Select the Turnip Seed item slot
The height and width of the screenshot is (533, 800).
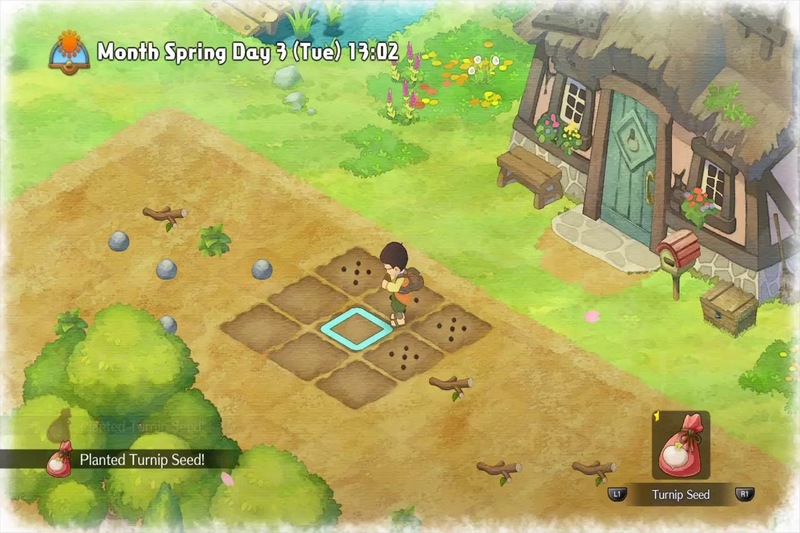[680, 446]
